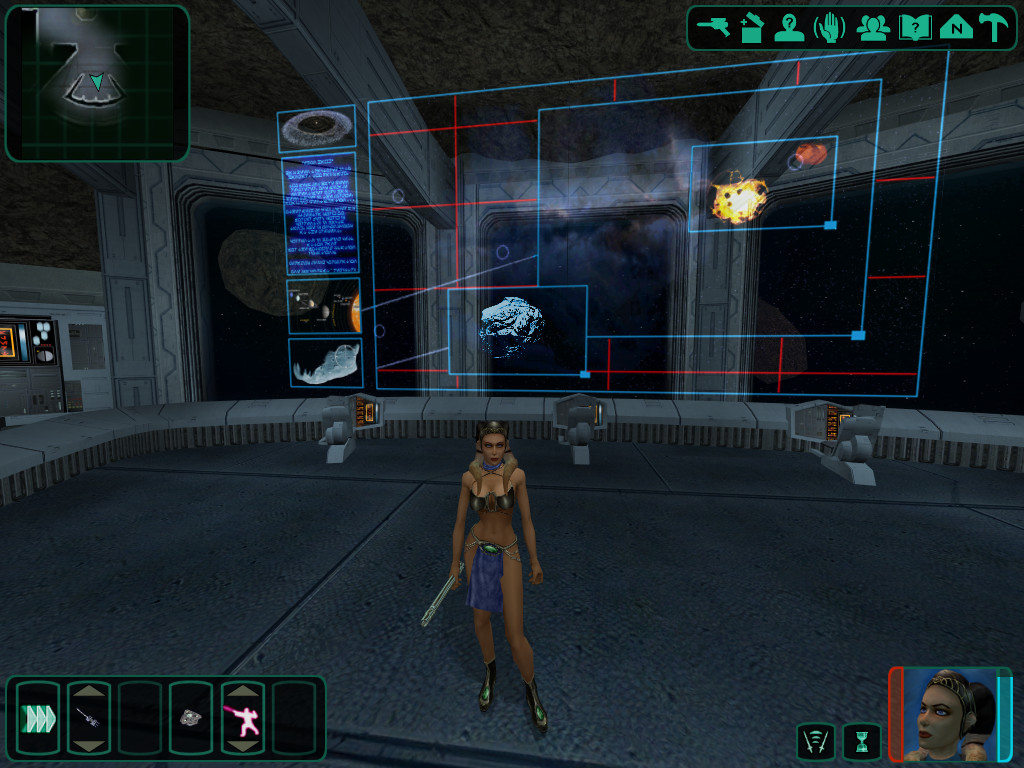Viewport: 1024px width, 768px height.
Task: Select the grey rock-like item slot
Action: click(190, 717)
